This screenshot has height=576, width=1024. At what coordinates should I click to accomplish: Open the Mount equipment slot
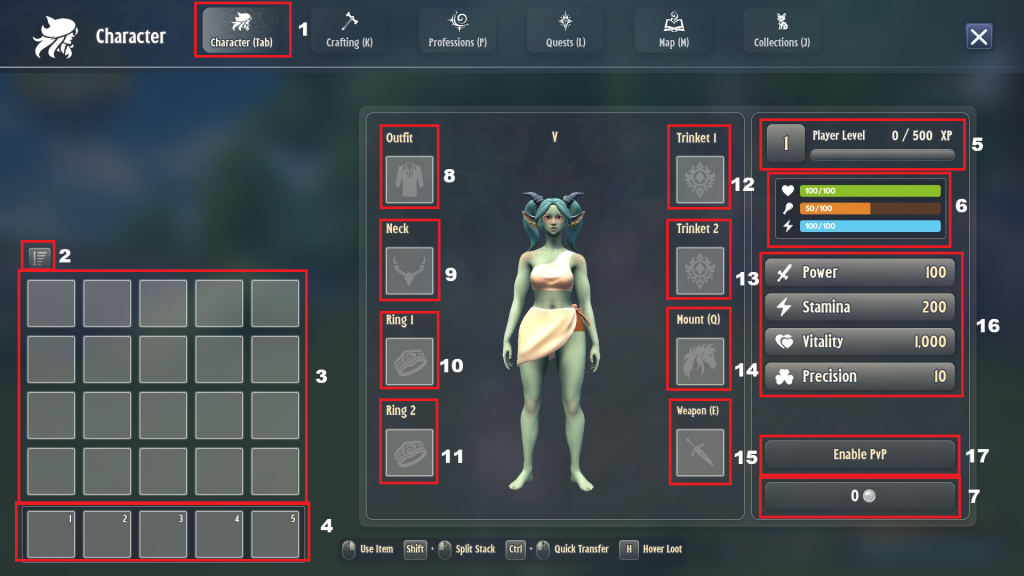(699, 362)
